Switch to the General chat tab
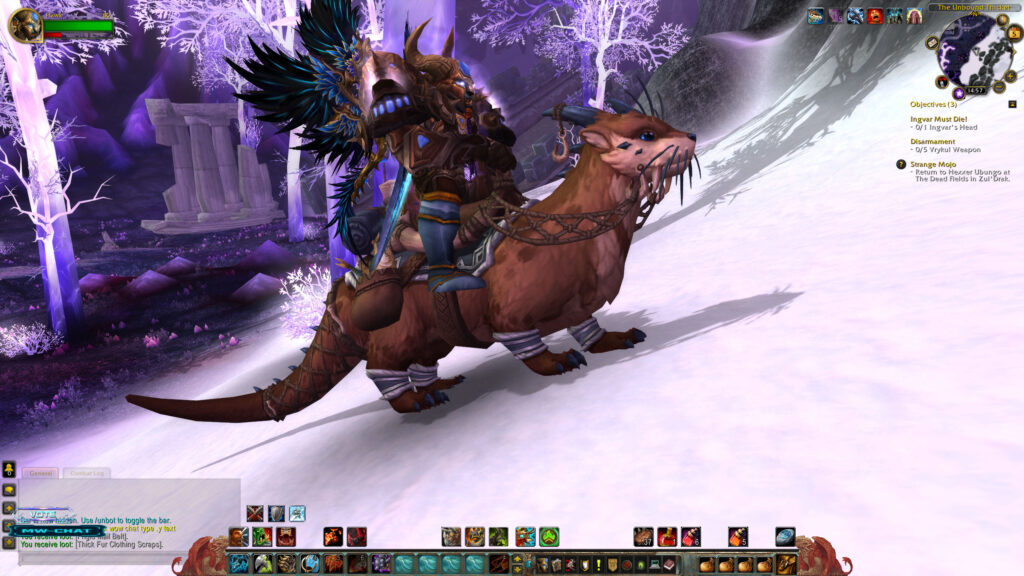This screenshot has width=1024, height=576. click(x=41, y=473)
